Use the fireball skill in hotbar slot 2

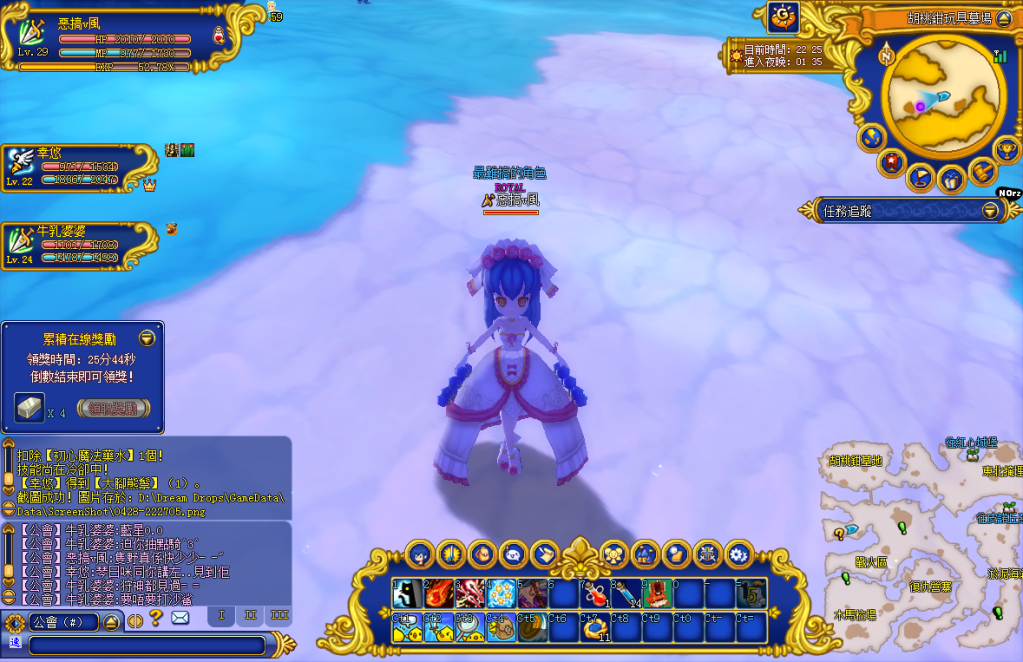coord(438,593)
